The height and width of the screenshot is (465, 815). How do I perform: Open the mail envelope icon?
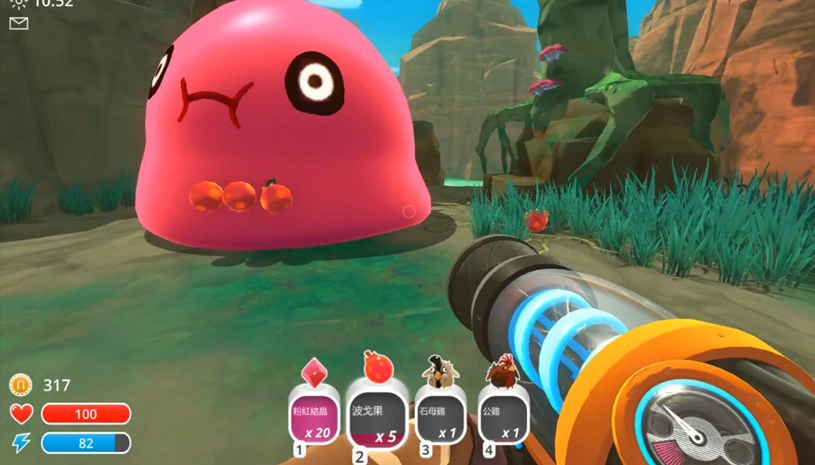click(x=19, y=24)
